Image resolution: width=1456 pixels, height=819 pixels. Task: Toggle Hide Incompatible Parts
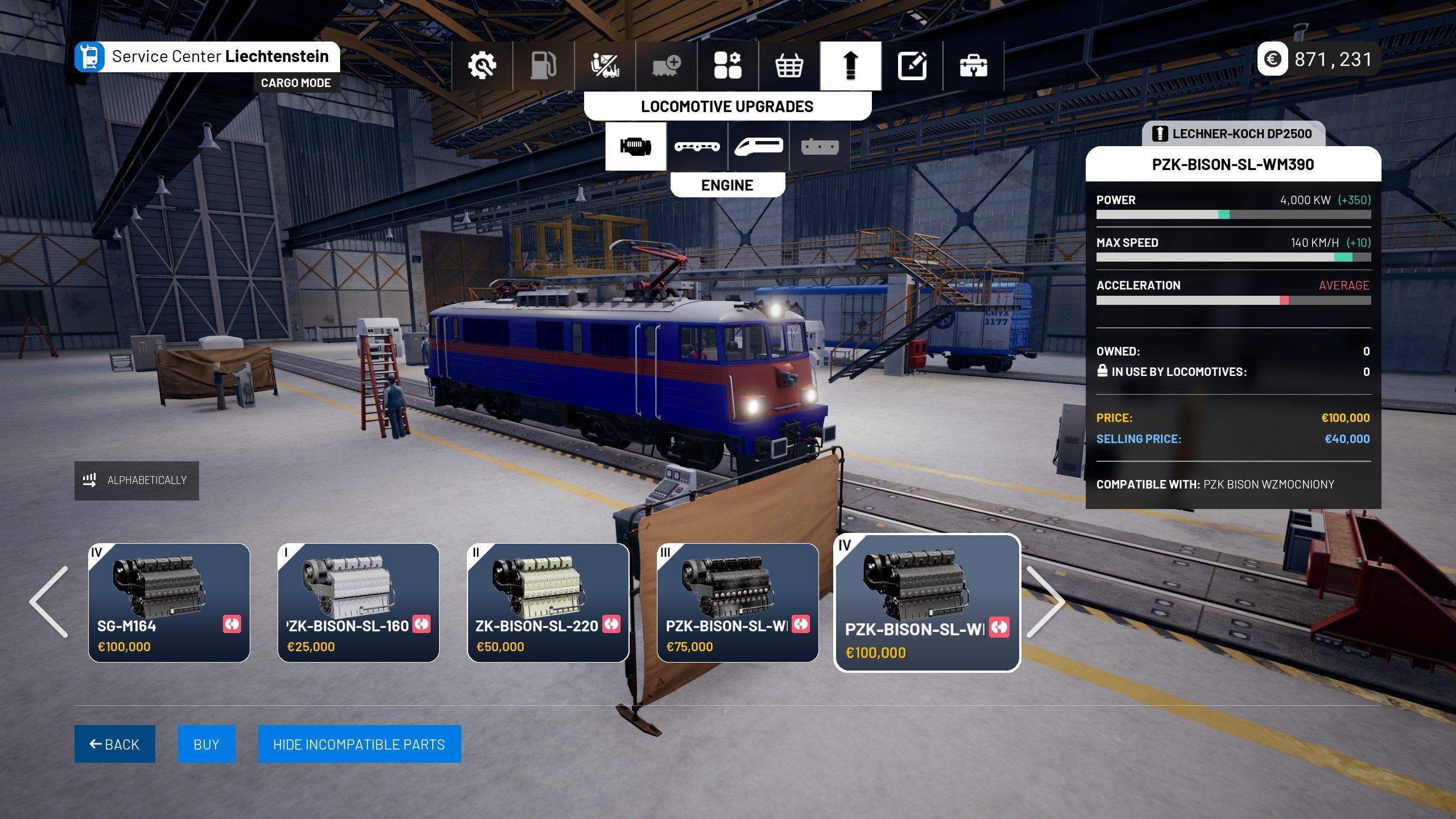(359, 743)
